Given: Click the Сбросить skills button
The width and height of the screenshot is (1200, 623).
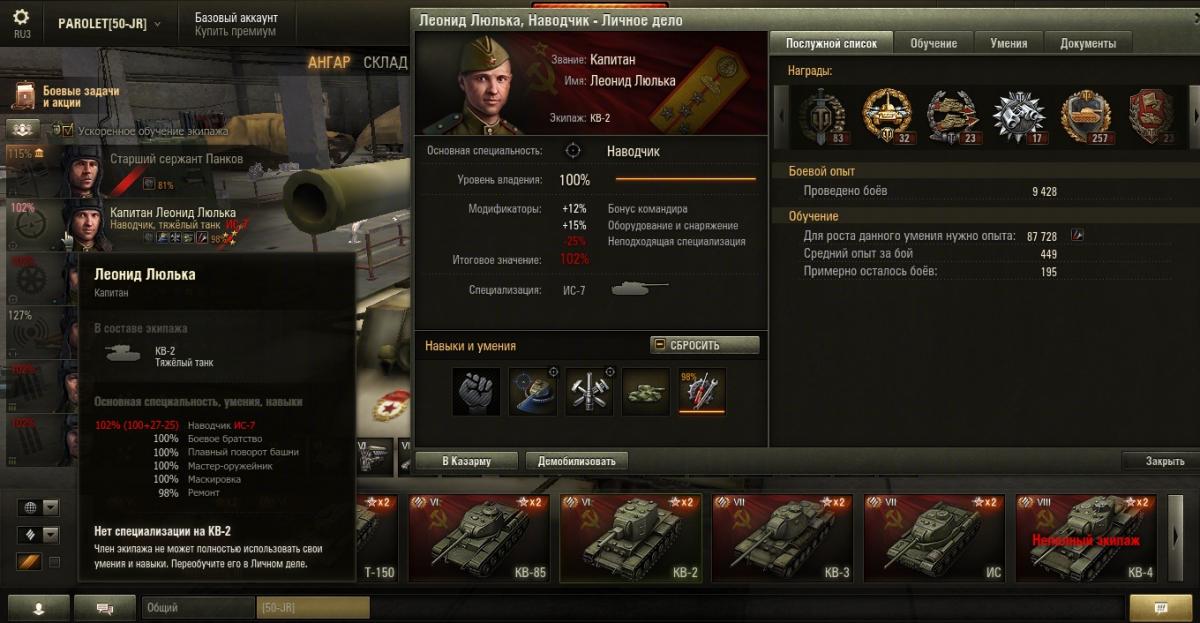Looking at the screenshot, I should coord(704,345).
